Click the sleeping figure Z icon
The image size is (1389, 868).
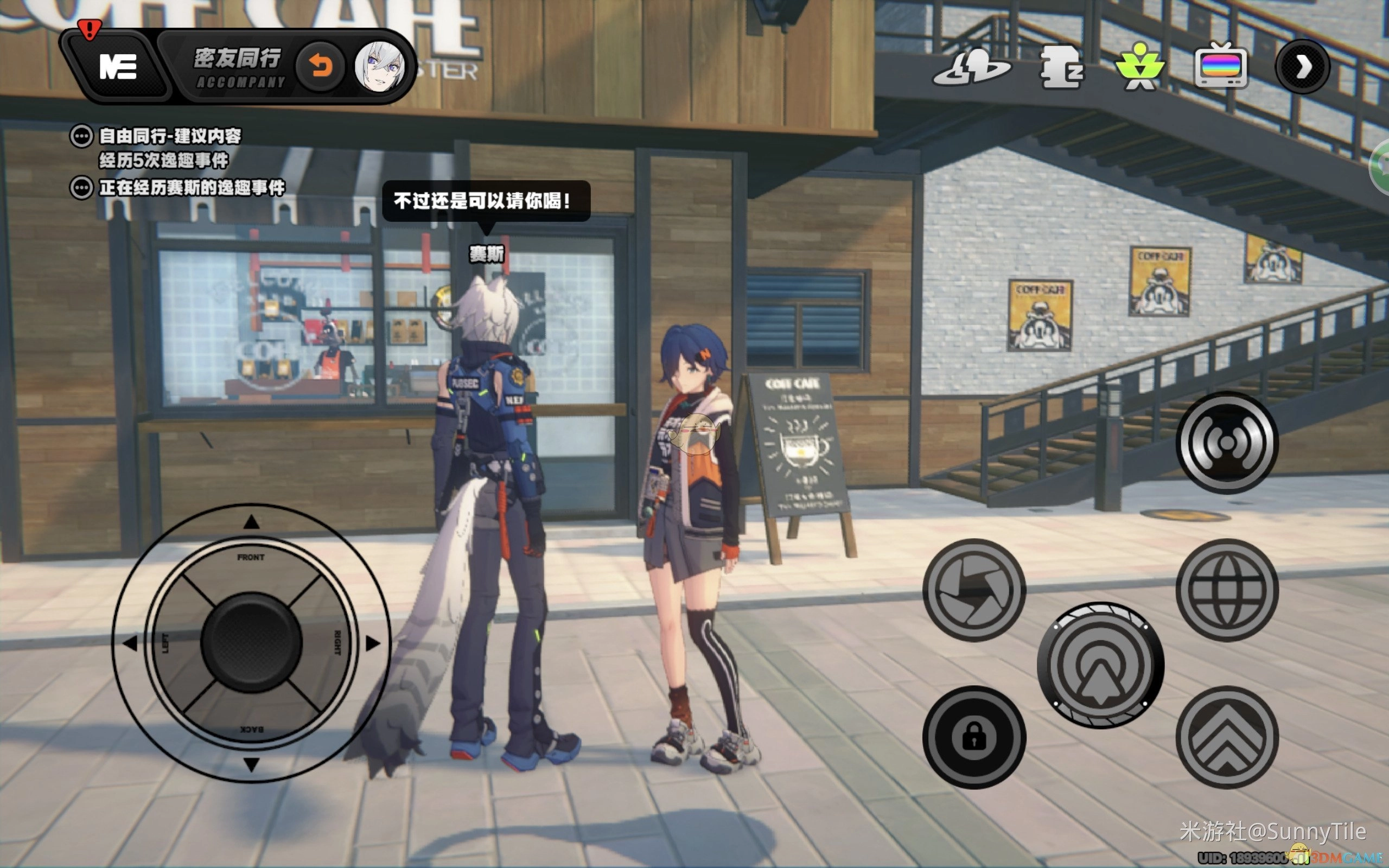[x=1061, y=68]
